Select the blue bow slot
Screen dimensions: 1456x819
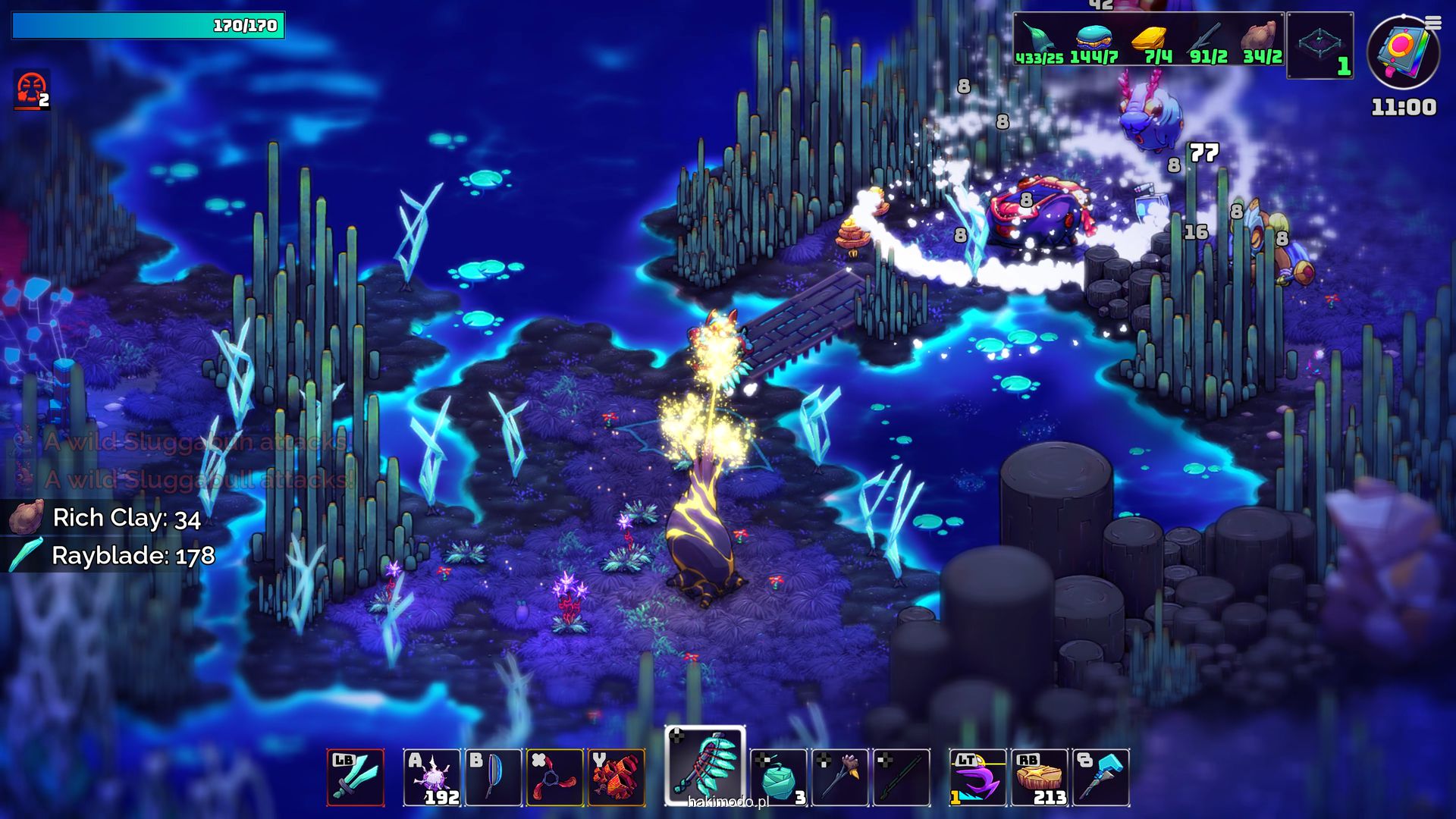tap(493, 777)
